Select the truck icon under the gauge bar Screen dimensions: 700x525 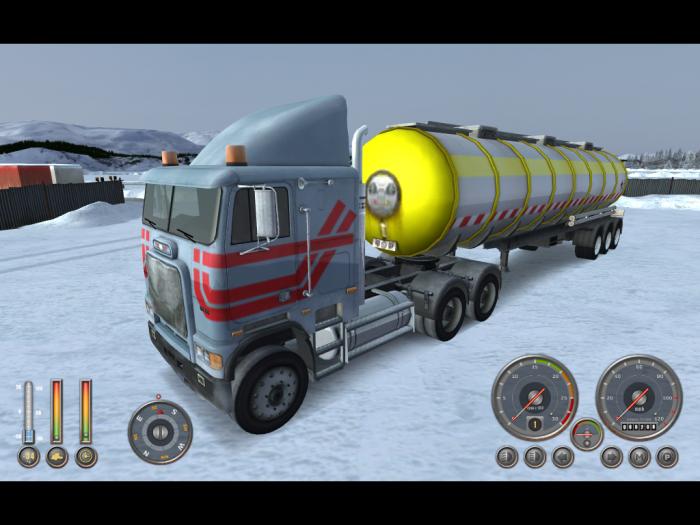pos(57,457)
